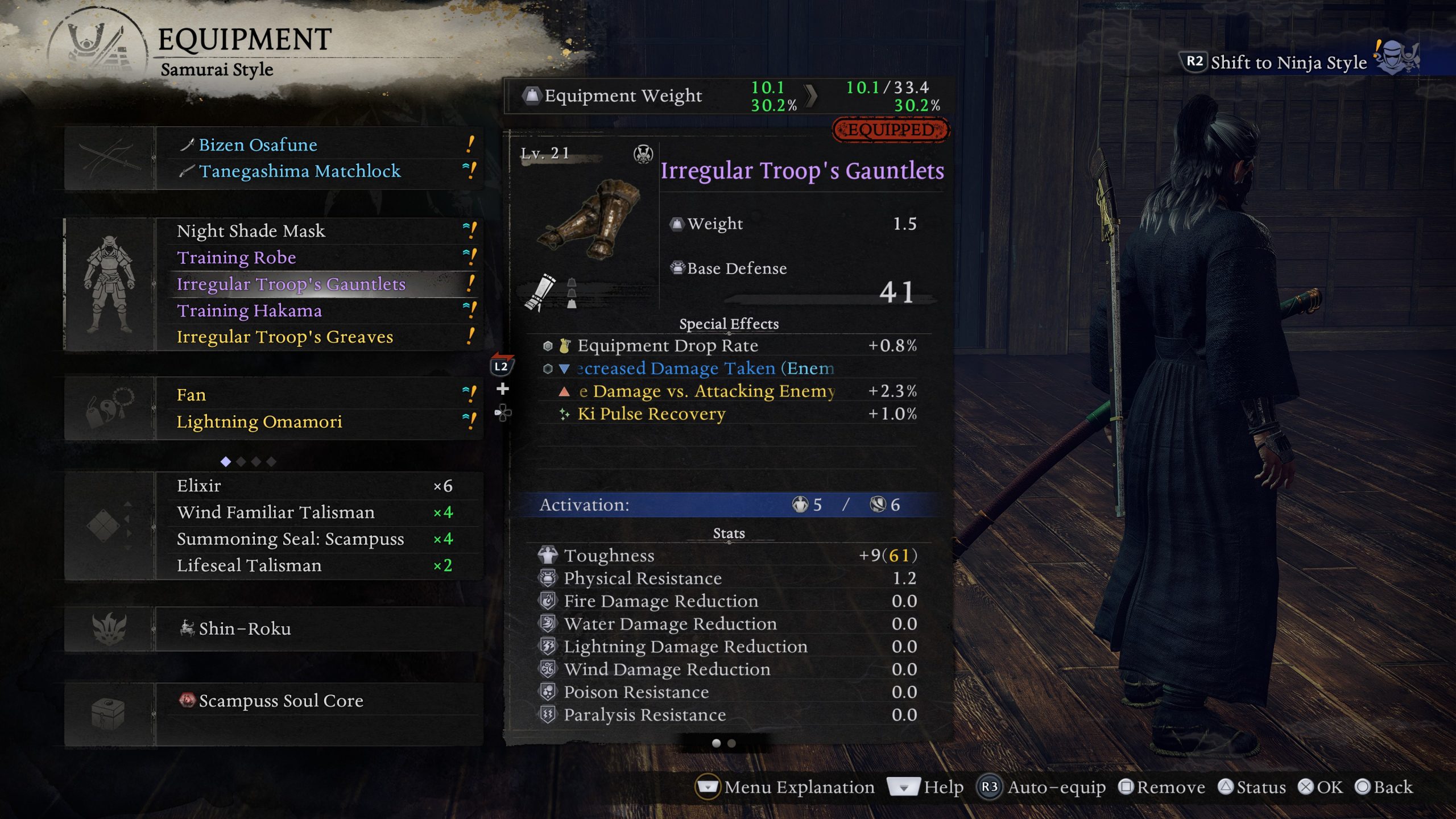Pick the Lifeseal Talisman slot

click(249, 565)
